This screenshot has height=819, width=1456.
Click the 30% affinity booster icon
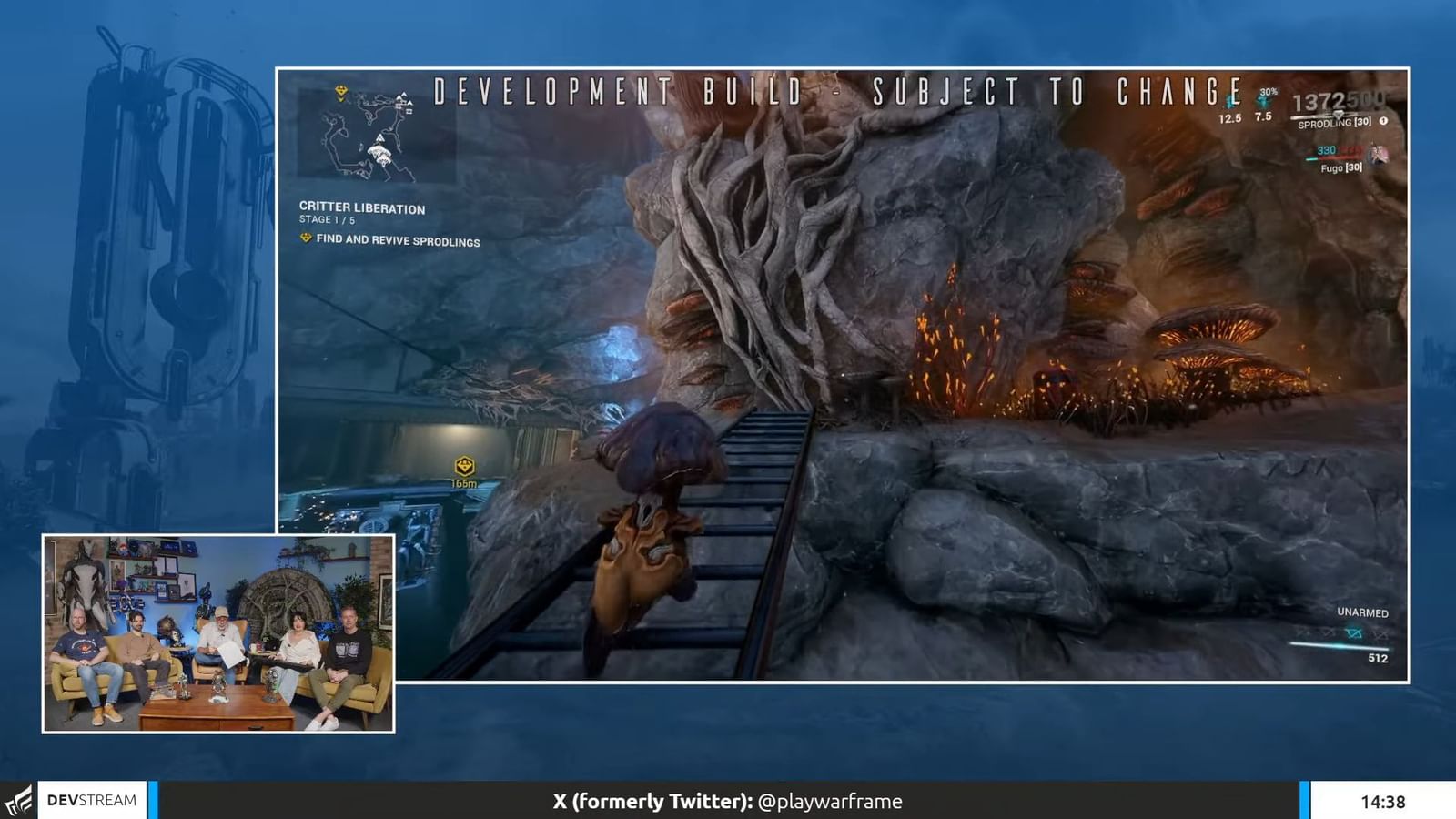1265,102
